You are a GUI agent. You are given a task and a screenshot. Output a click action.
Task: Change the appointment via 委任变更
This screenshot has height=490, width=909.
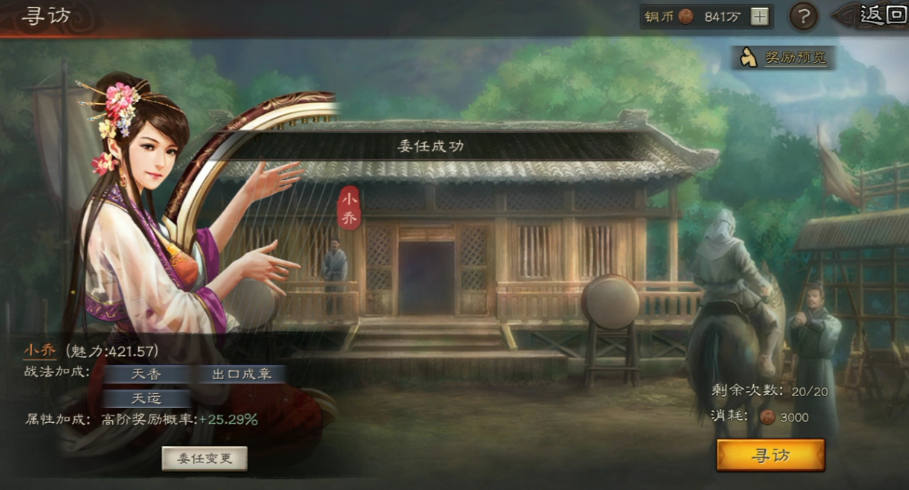[204, 458]
